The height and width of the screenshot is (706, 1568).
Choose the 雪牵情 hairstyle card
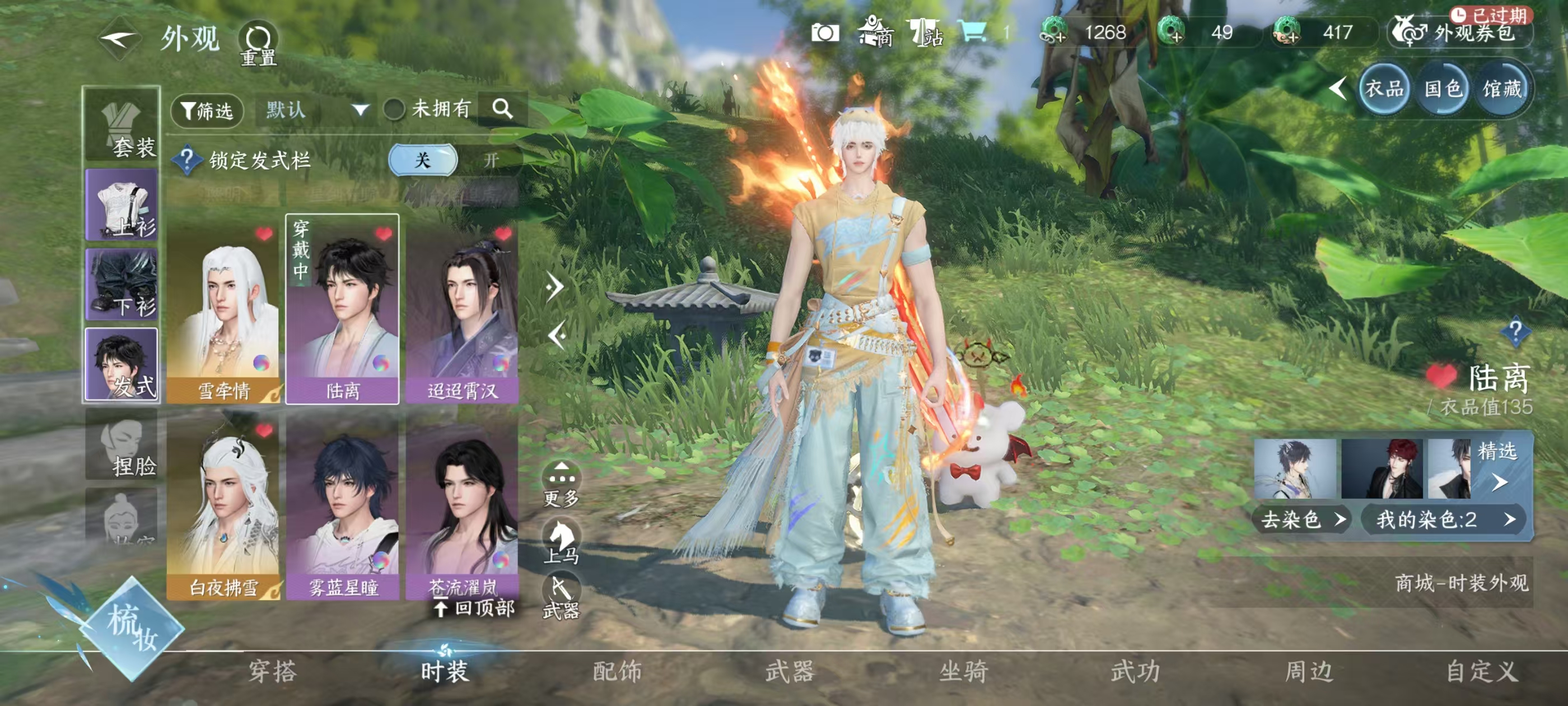pos(223,309)
